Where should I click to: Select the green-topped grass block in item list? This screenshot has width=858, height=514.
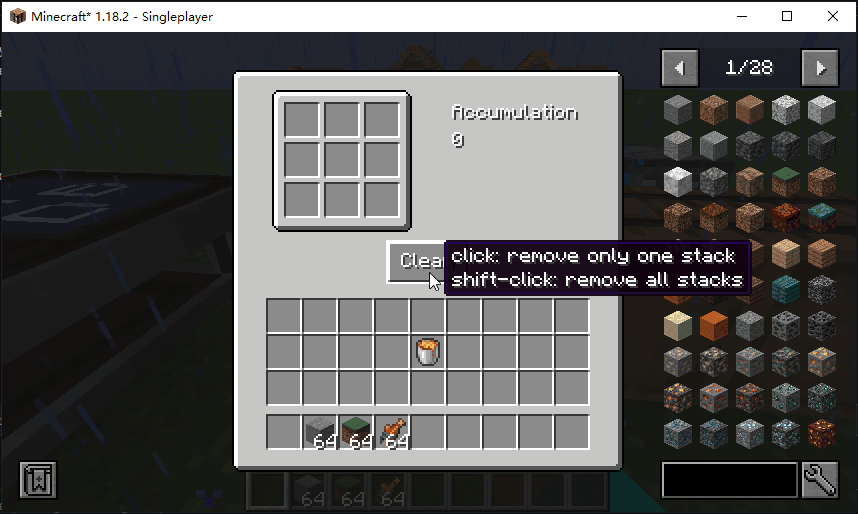(786, 181)
